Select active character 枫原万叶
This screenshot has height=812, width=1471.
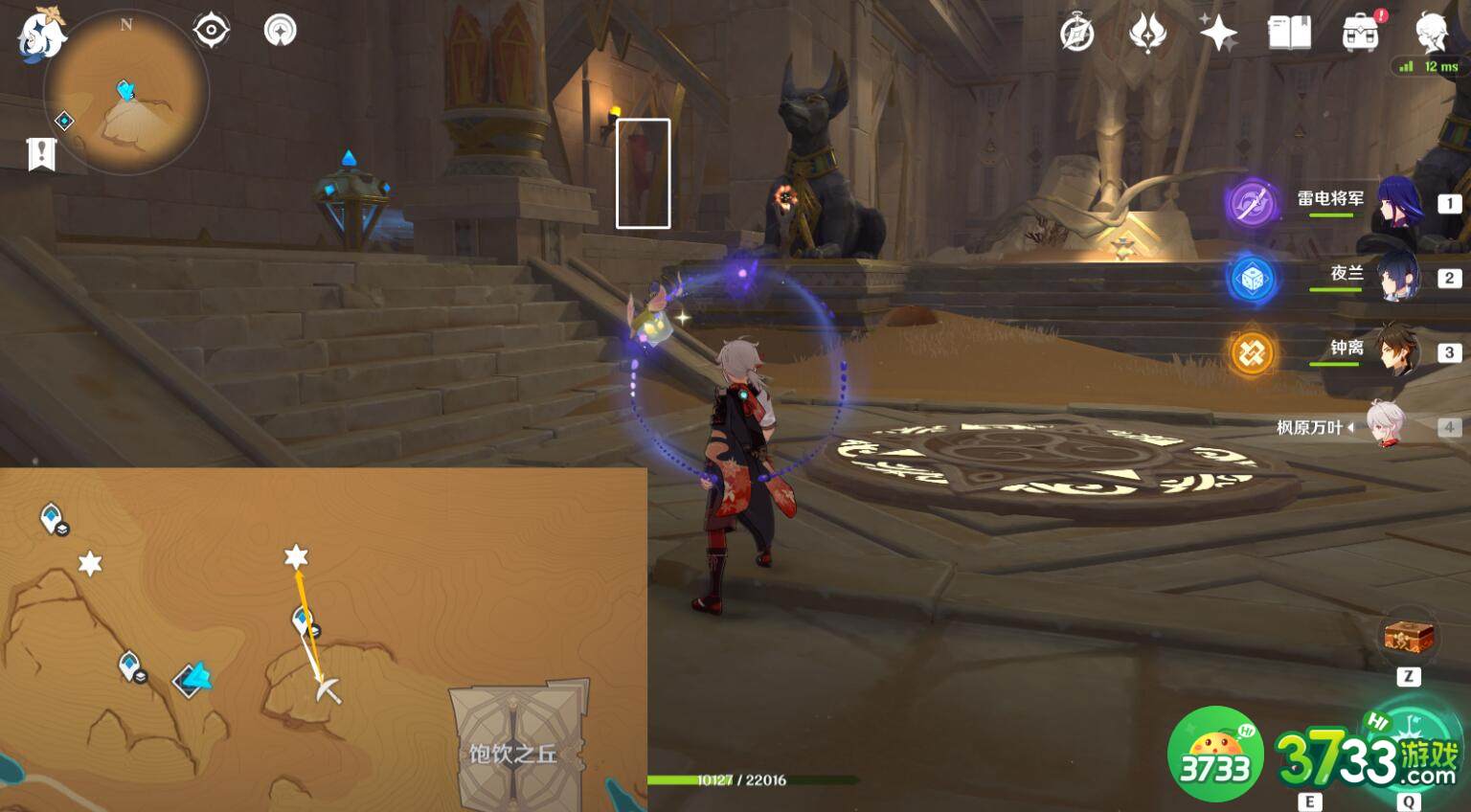(x=1384, y=426)
